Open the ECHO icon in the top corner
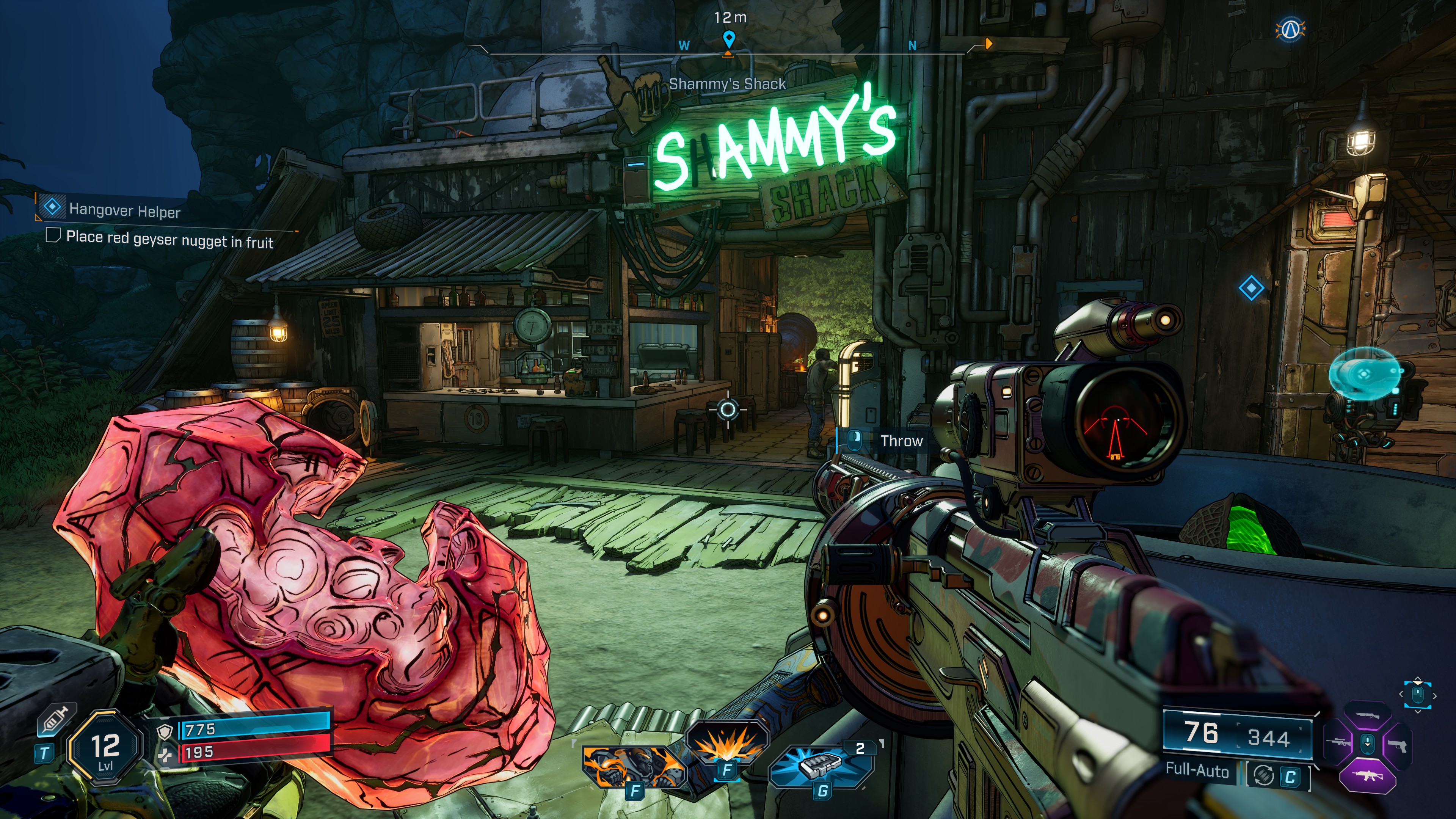The height and width of the screenshot is (819, 1456). coord(1290,30)
